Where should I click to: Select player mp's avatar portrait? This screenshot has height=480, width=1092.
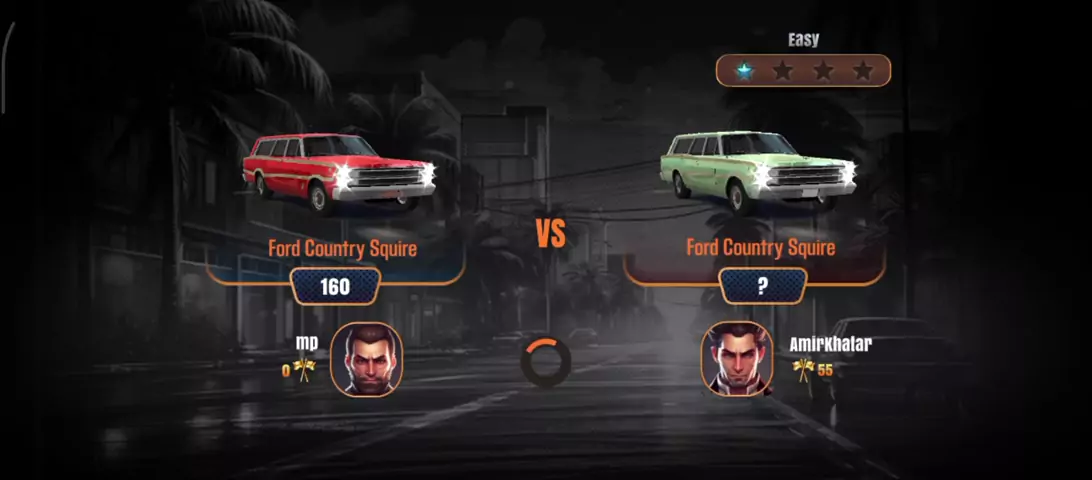click(x=366, y=359)
